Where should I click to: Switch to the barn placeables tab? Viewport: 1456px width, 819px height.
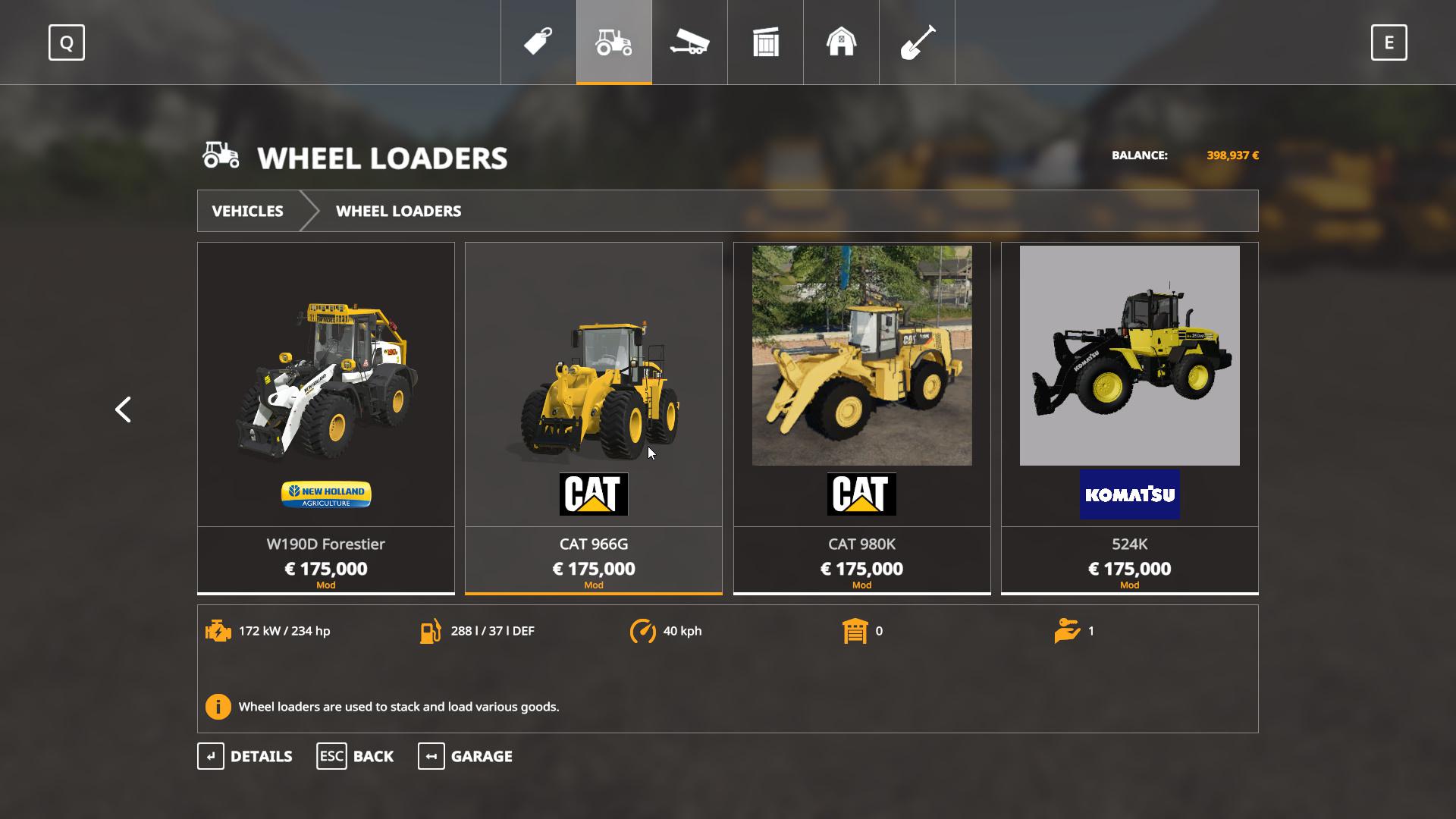pos(841,42)
